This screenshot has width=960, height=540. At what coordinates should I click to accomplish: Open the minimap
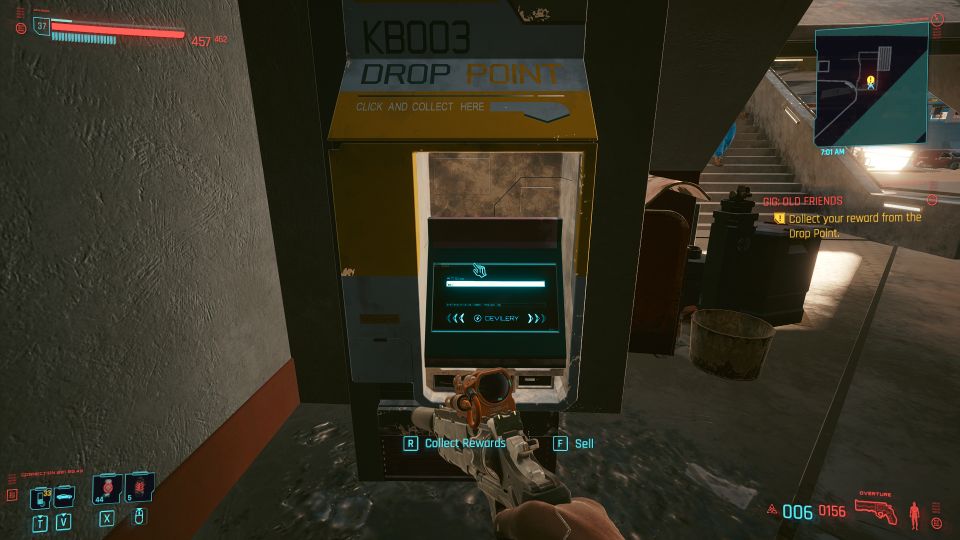[871, 85]
